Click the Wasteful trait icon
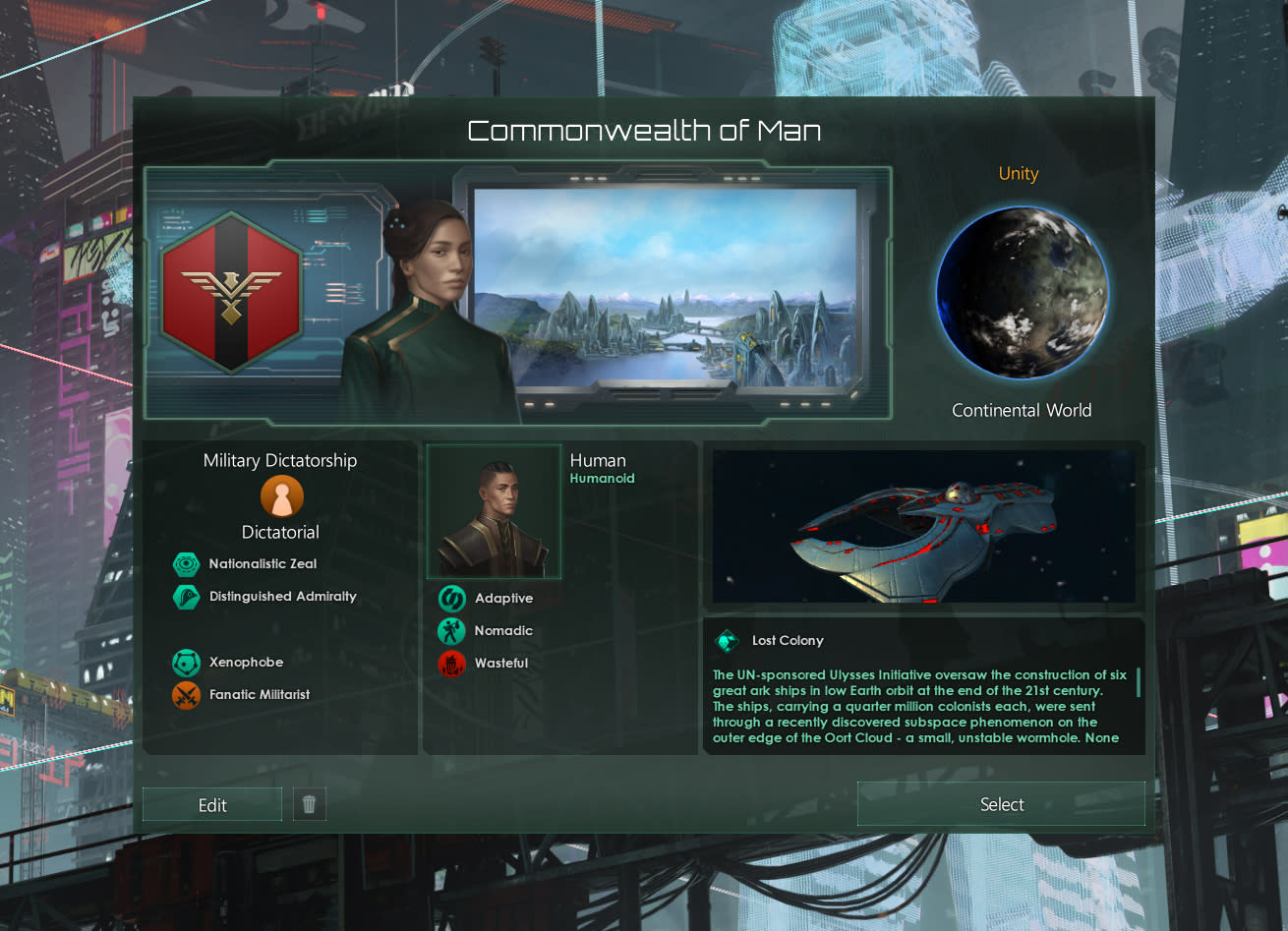Viewport: 1288px width, 931px height. coord(451,664)
